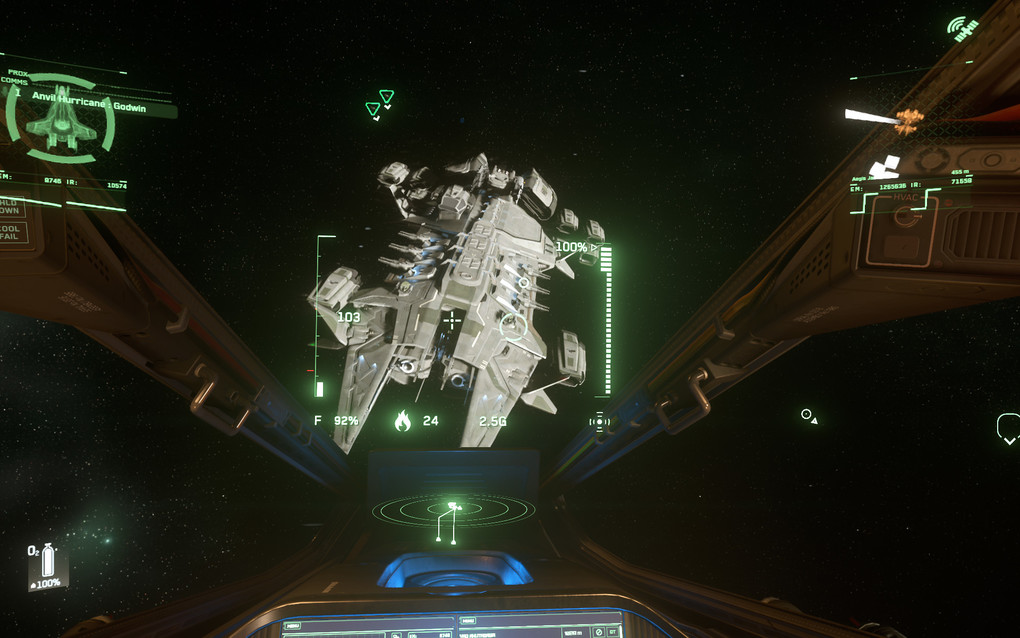Open the right MFD Menu button
The height and width of the screenshot is (638, 1020).
click(x=470, y=622)
